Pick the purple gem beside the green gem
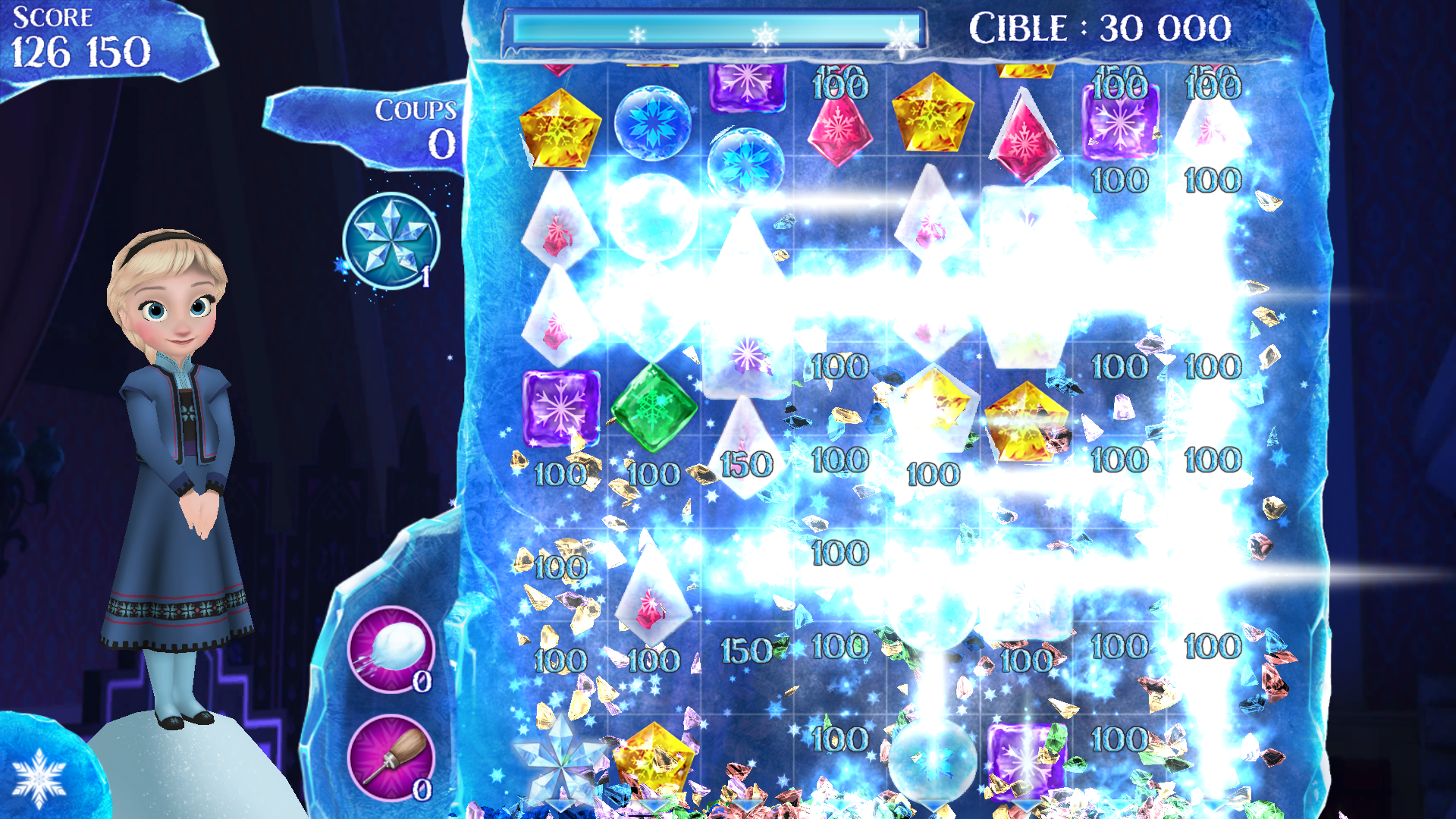This screenshot has height=819, width=1456. click(560, 407)
